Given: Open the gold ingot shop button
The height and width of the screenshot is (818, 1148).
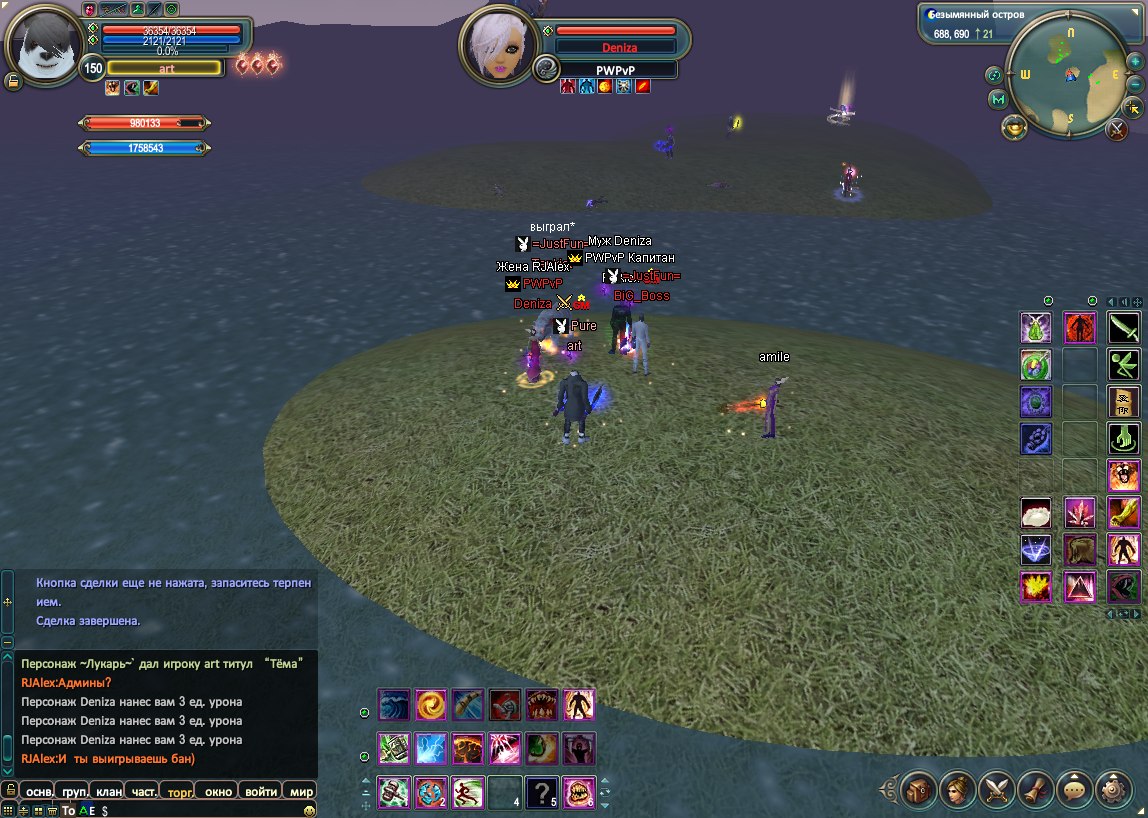Looking at the screenshot, I should coord(1014,128).
